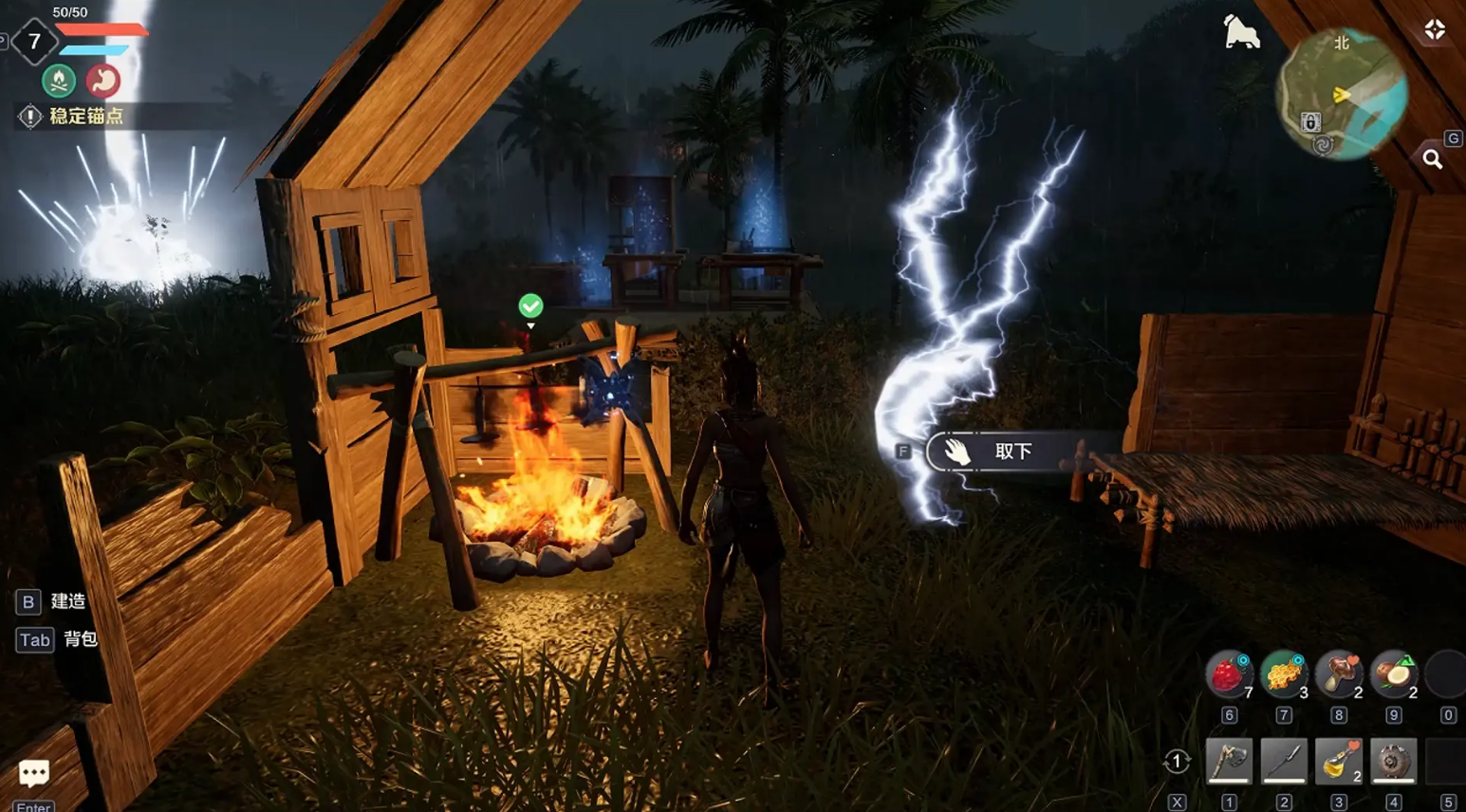Switch hotbar set with the cycle icon
The image size is (1466, 812).
pyautogui.click(x=1177, y=761)
